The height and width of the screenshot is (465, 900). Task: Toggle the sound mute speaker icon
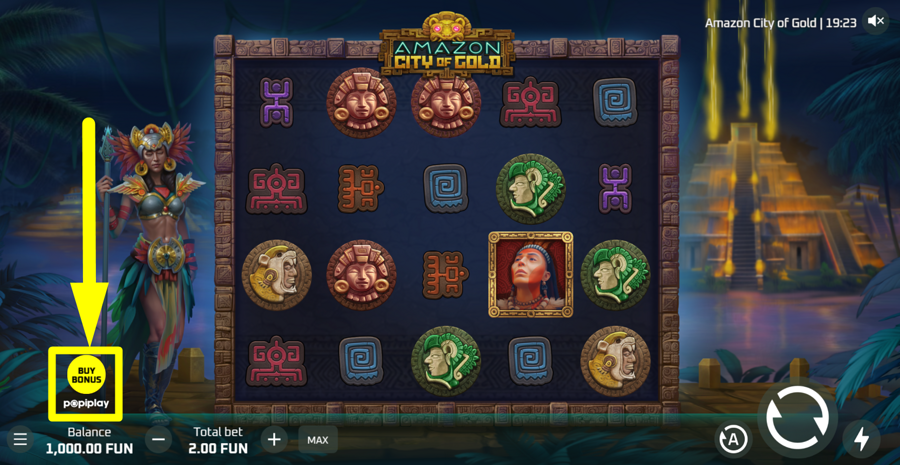[x=876, y=21]
